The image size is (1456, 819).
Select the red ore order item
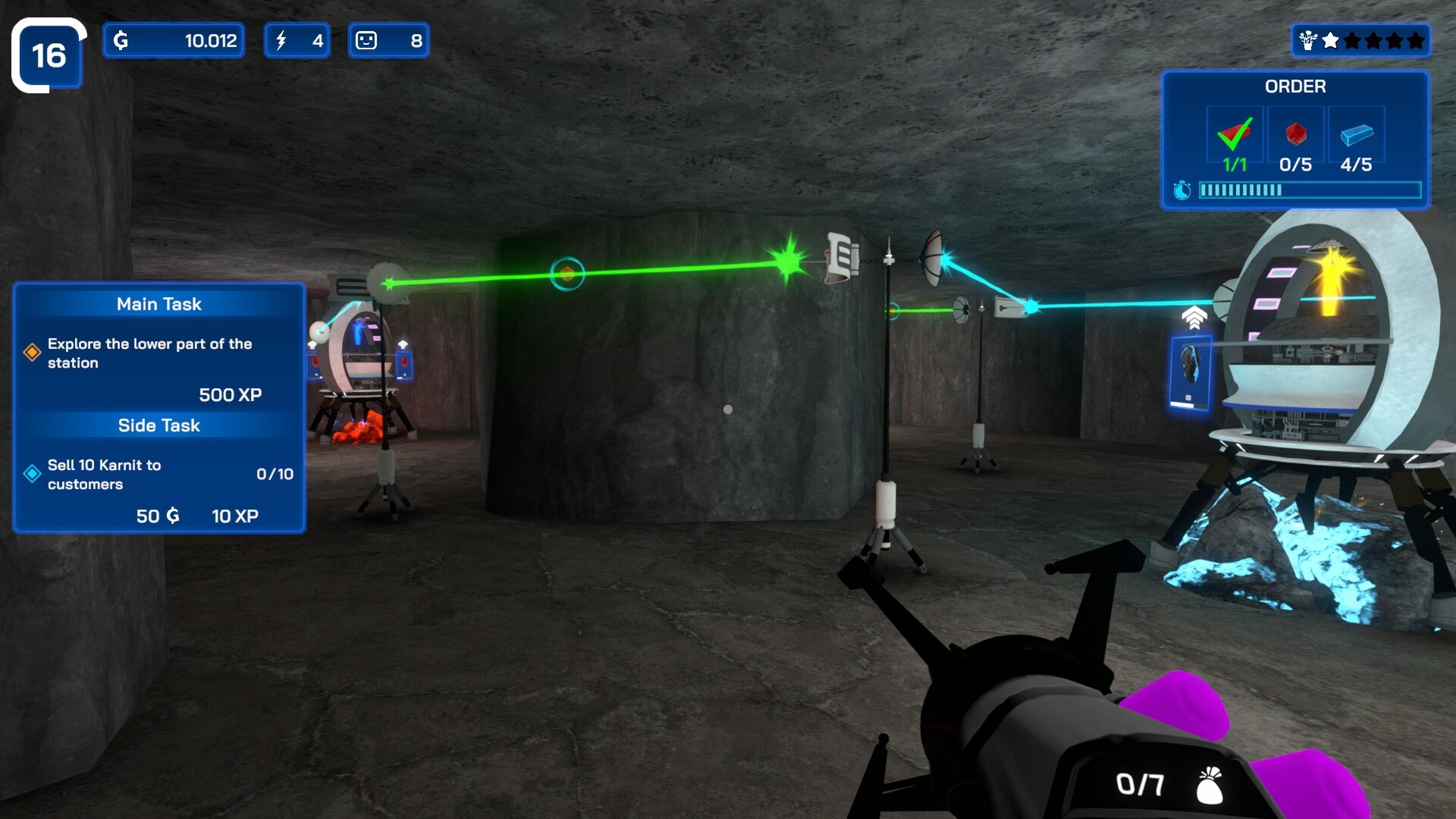tap(1295, 135)
